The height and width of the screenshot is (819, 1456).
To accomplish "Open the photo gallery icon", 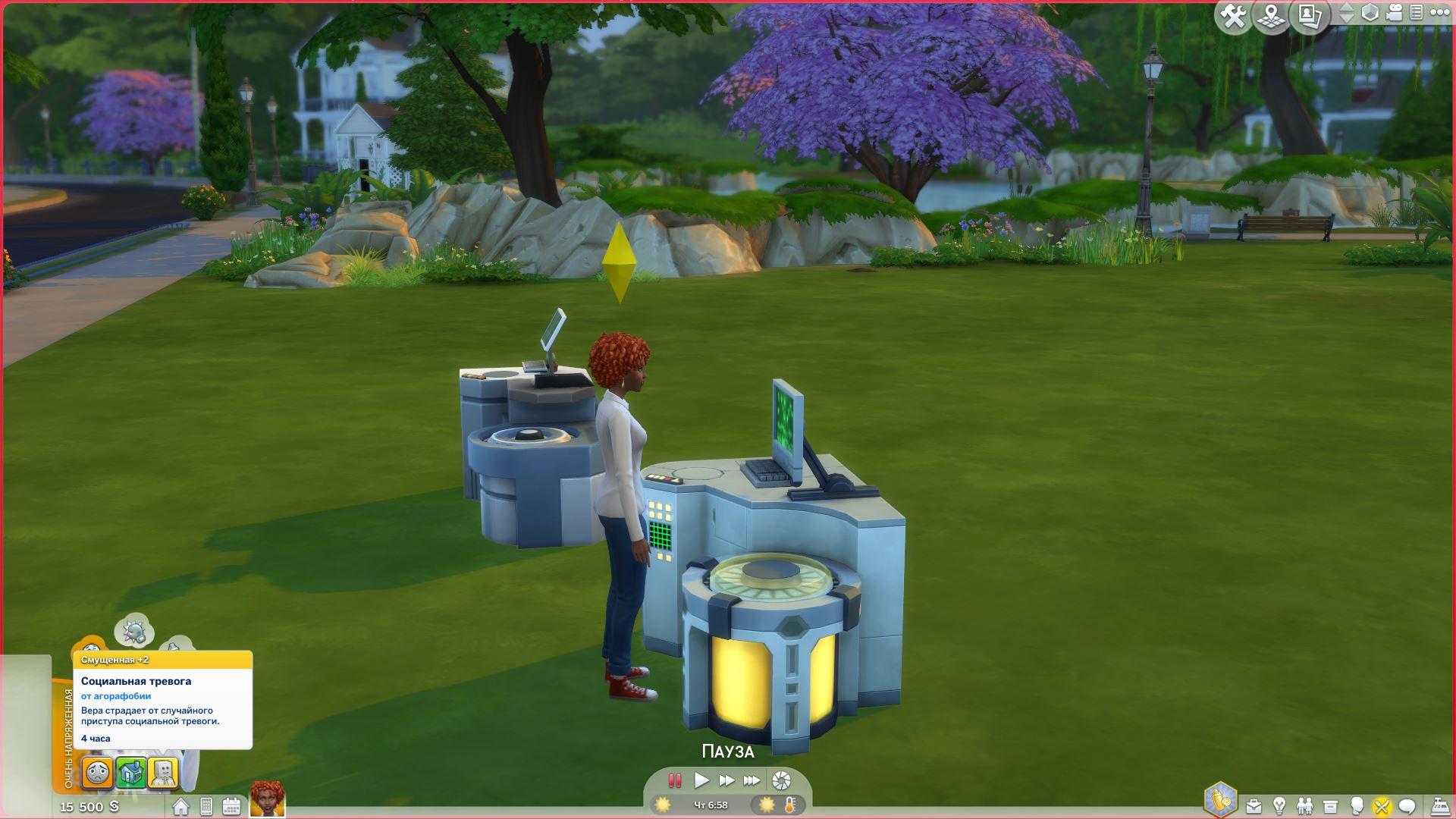I will [1310, 16].
